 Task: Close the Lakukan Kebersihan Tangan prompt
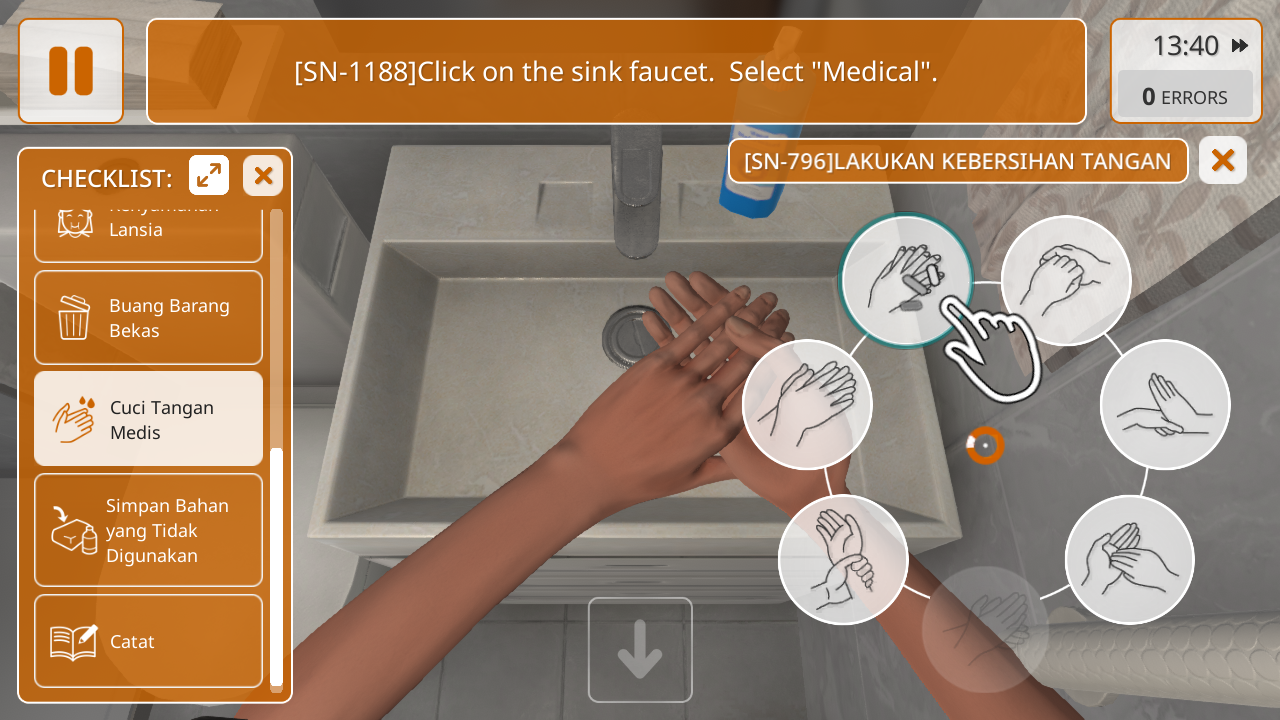coord(1222,161)
